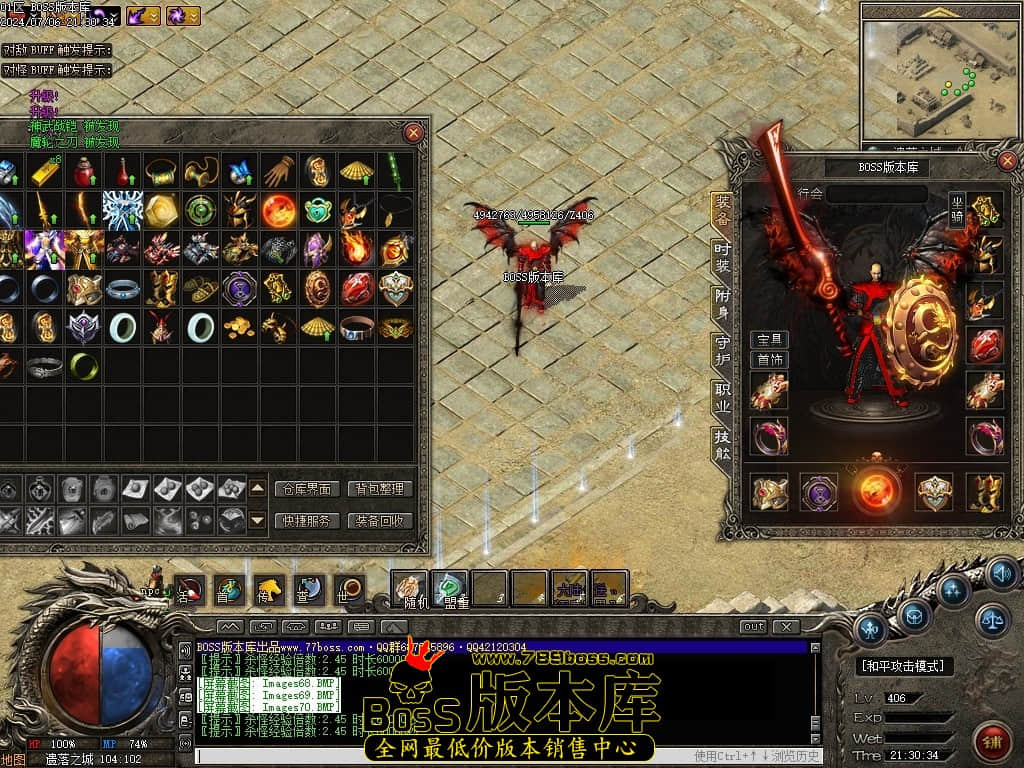Click the 宝具 treasure button
Screen dimensions: 1024x768
[769, 340]
